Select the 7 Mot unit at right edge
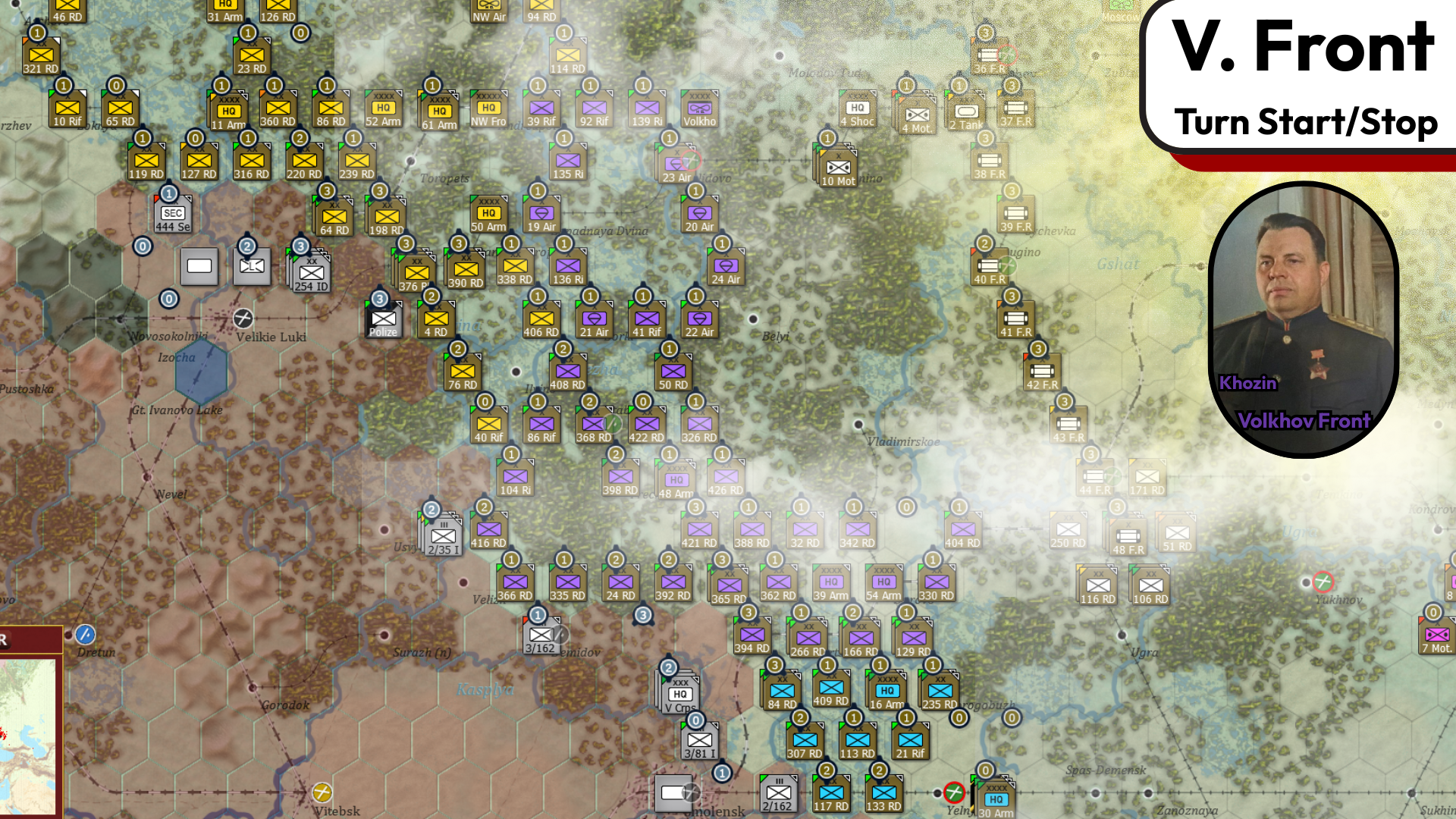Image resolution: width=1456 pixels, height=819 pixels. click(1436, 635)
